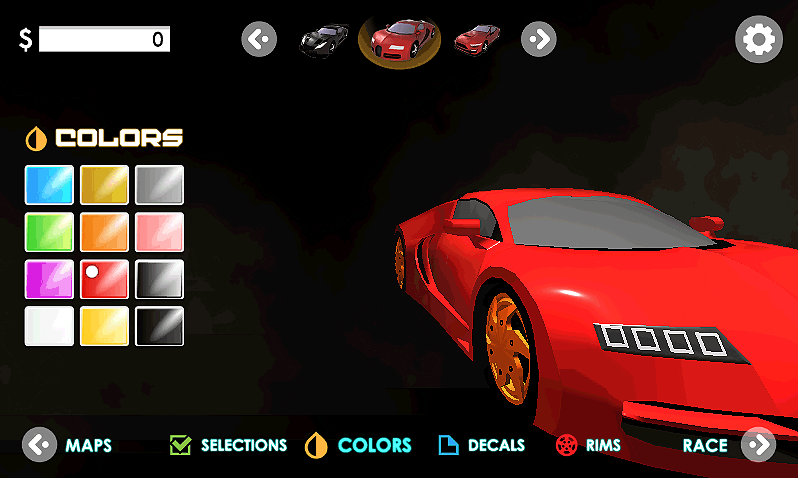Show the next car with the right arrow

coord(538,40)
